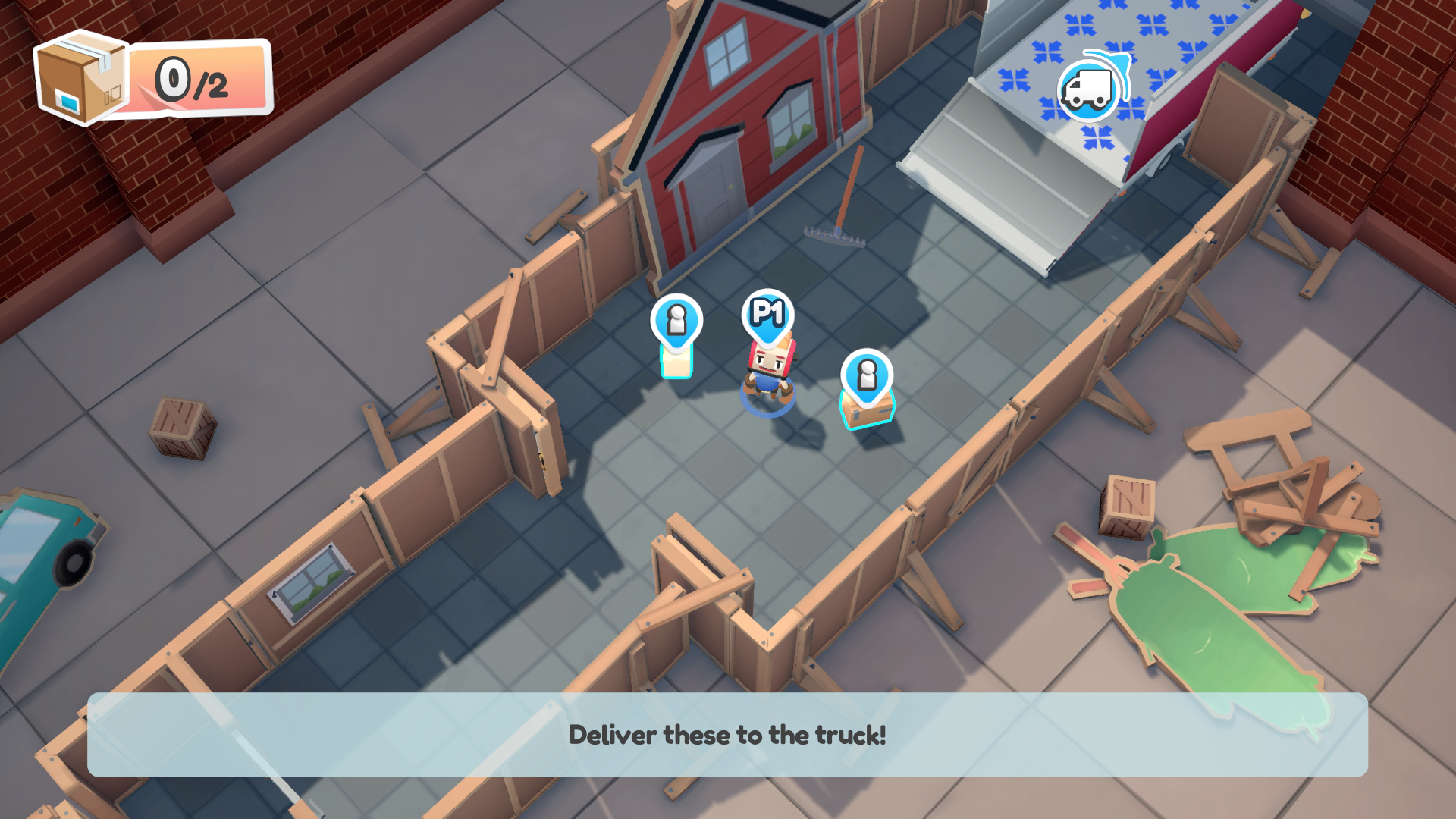Click the wooden crate near the left fence
Screen dimensions: 1456x819
tap(182, 428)
